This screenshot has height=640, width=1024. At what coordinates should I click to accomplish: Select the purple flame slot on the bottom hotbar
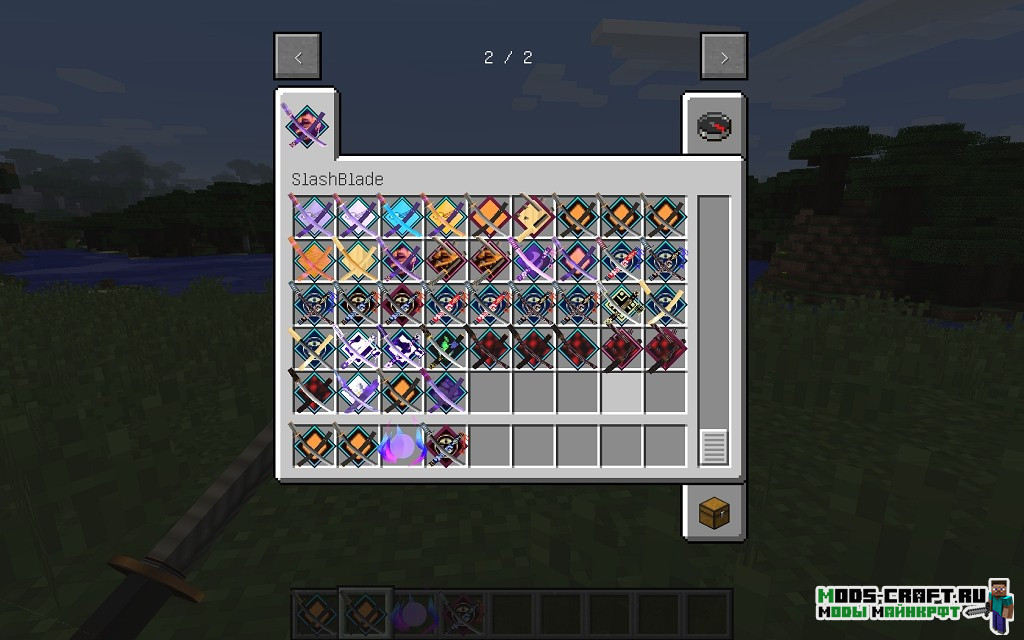click(x=411, y=610)
